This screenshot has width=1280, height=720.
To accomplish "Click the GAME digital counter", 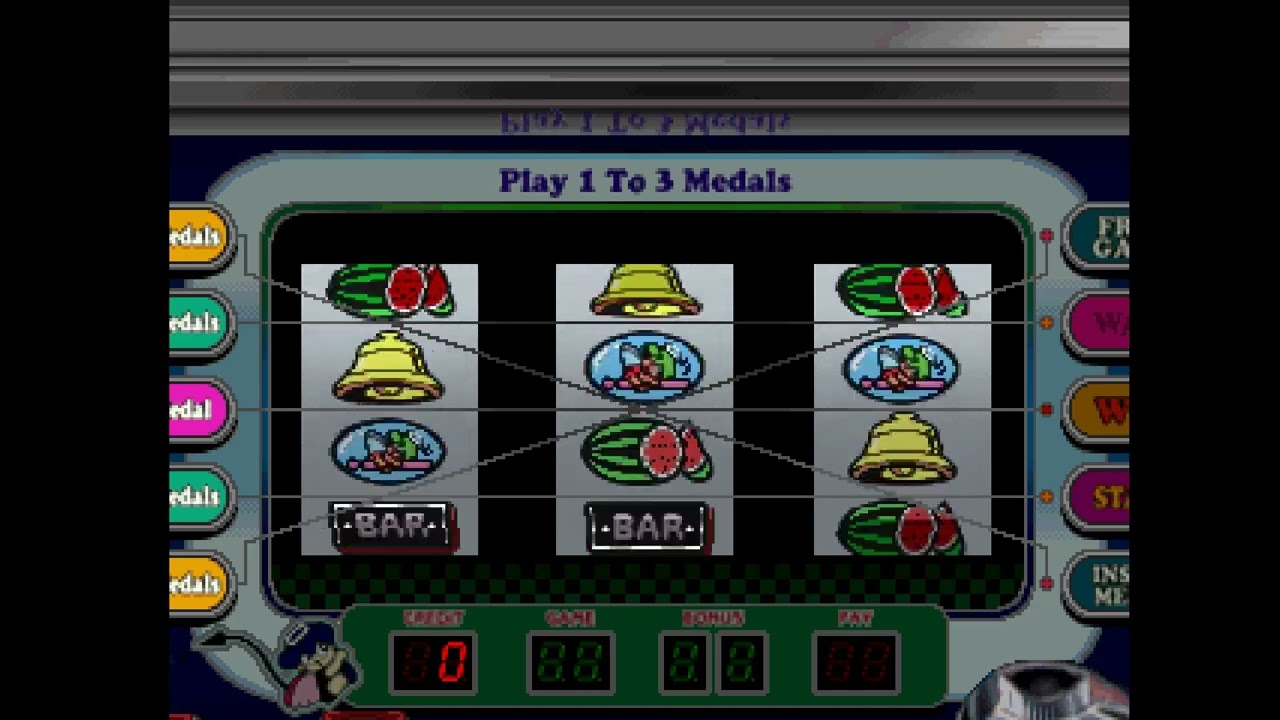I will point(570,660).
